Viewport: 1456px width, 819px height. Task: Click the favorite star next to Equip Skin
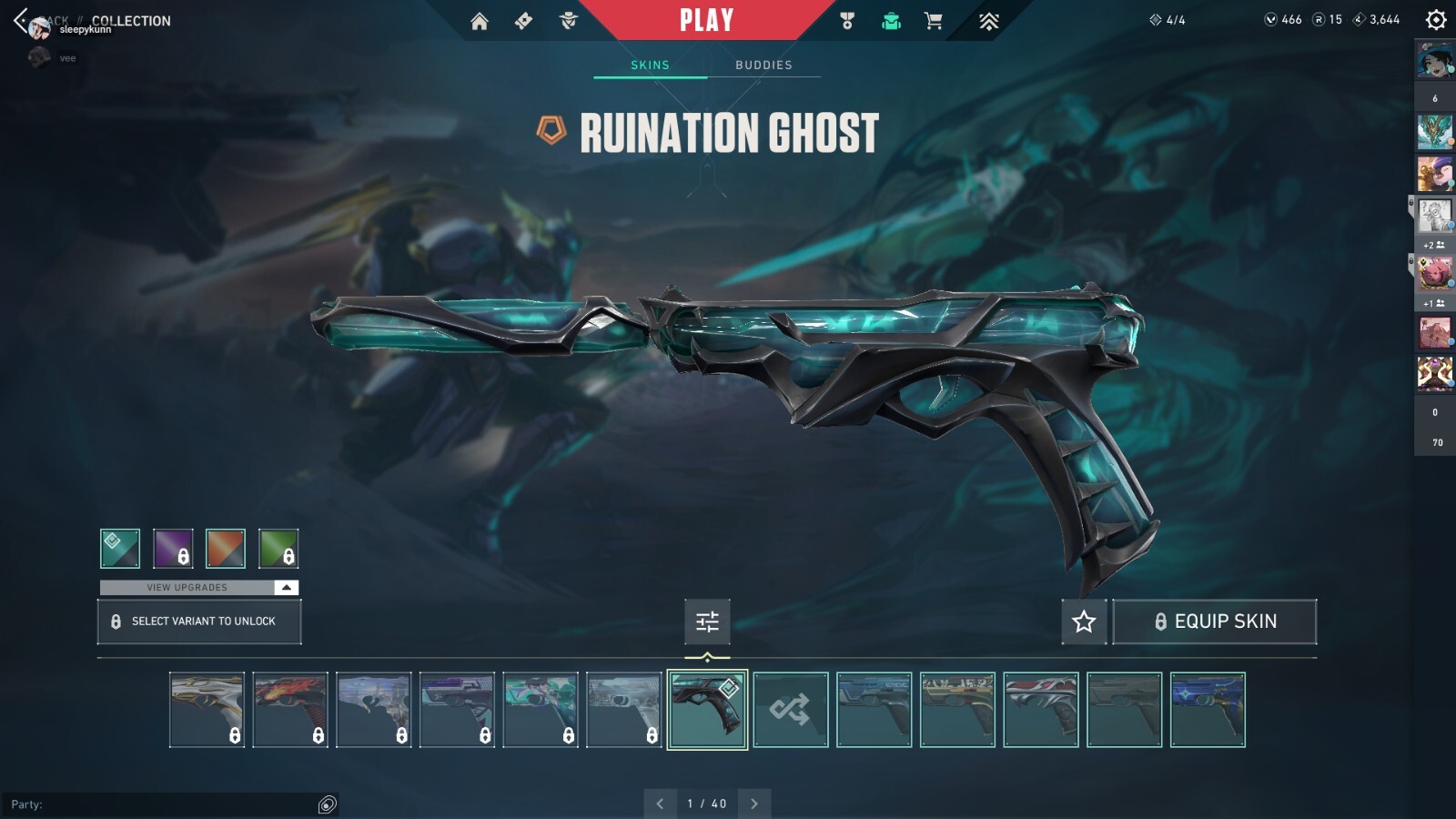tap(1083, 622)
